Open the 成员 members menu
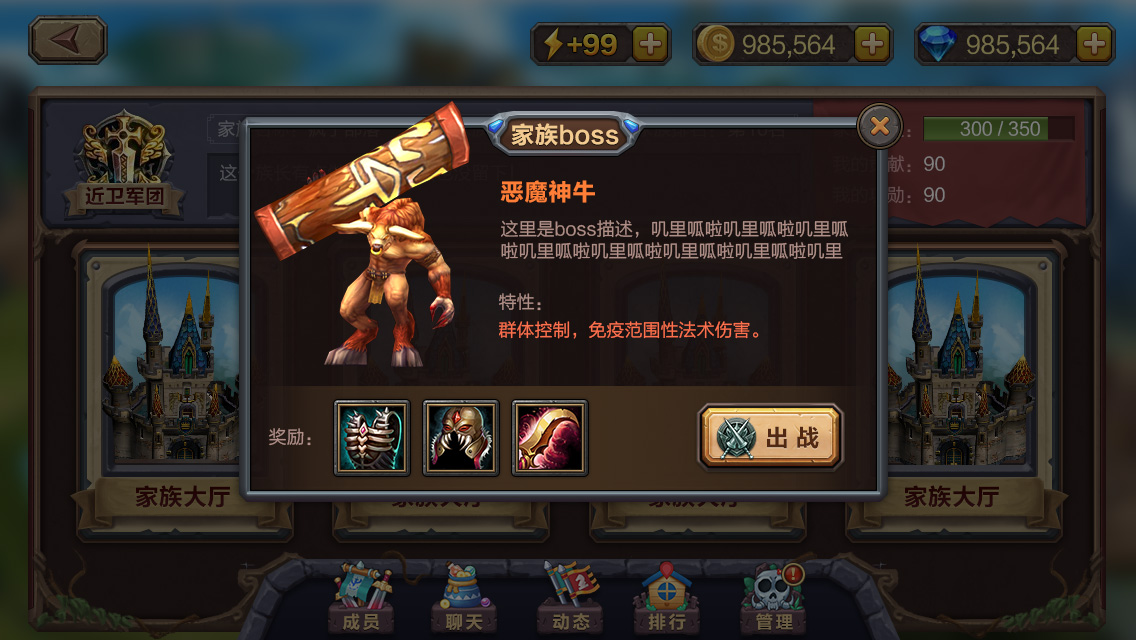 pyautogui.click(x=360, y=600)
